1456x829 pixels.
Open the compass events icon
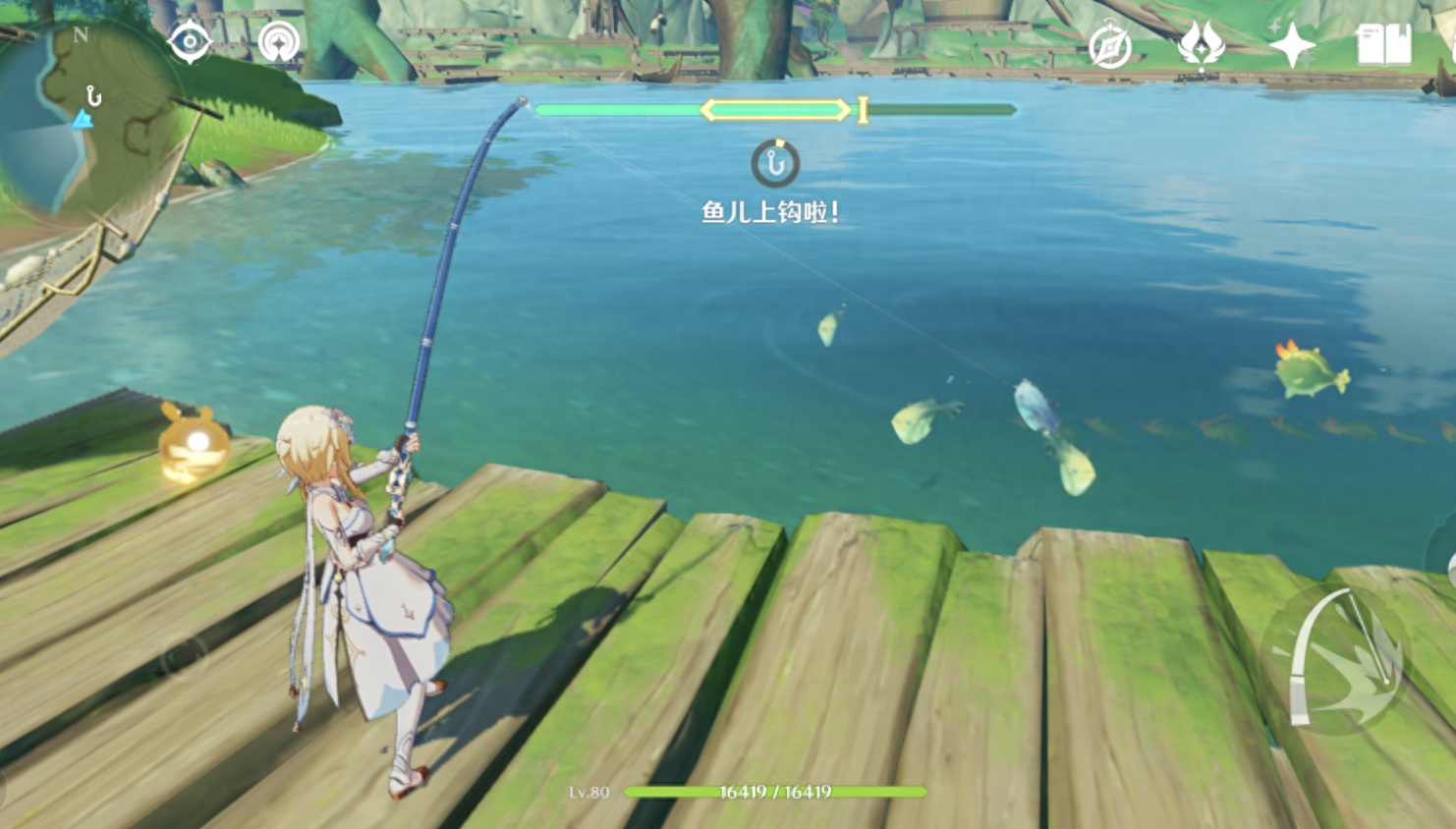[x=1110, y=45]
